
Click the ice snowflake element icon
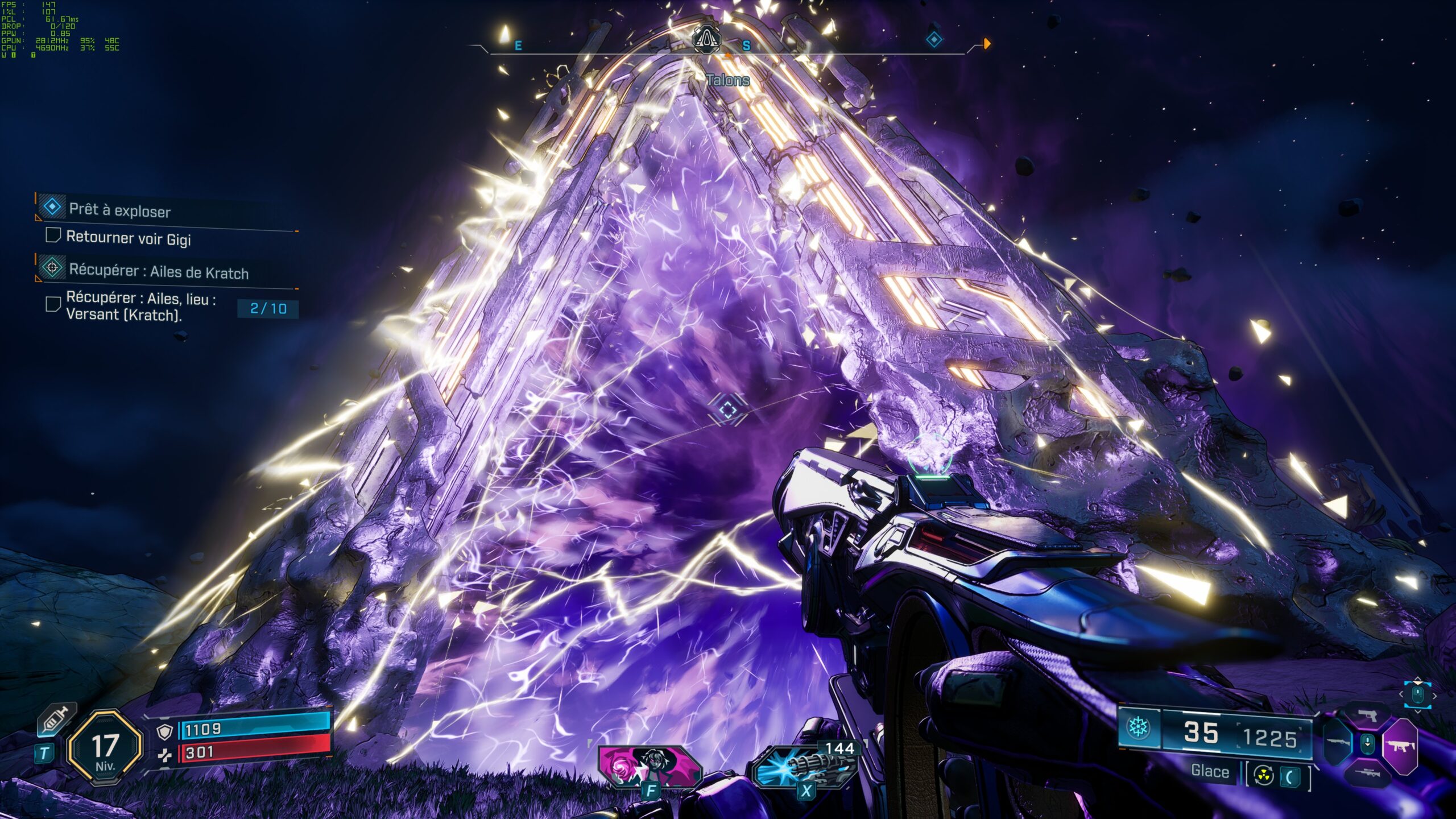tap(1139, 727)
